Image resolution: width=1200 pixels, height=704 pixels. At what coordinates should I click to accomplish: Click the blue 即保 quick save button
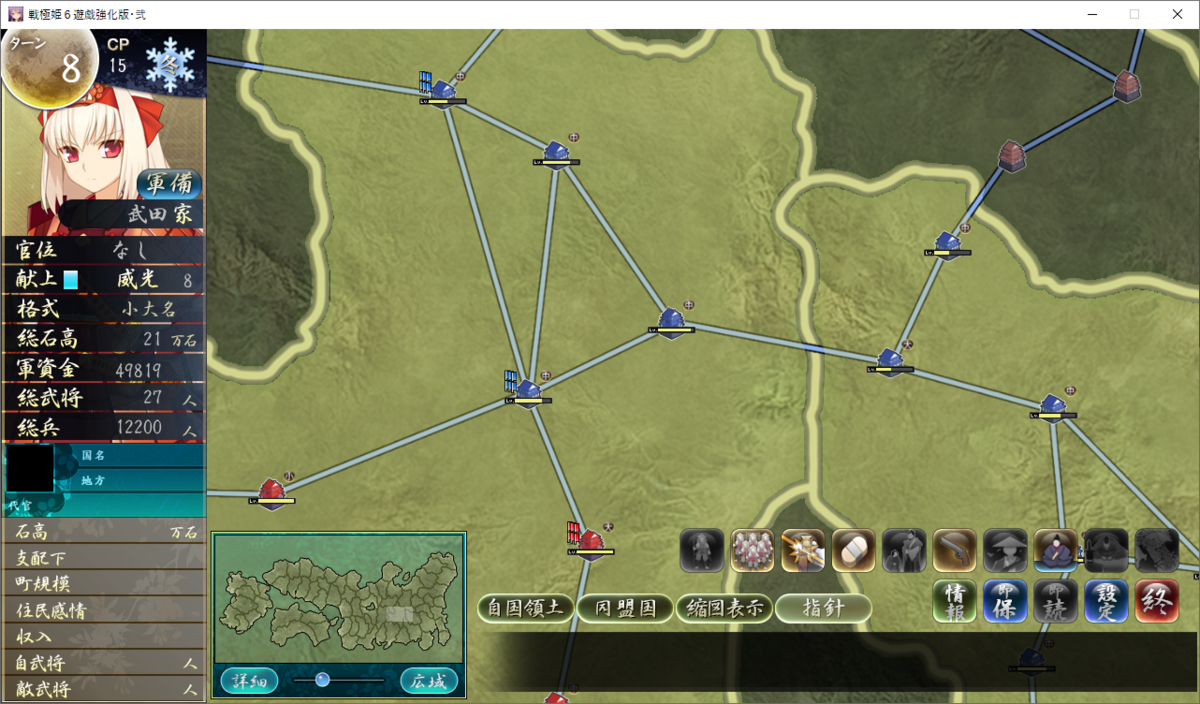(1005, 601)
